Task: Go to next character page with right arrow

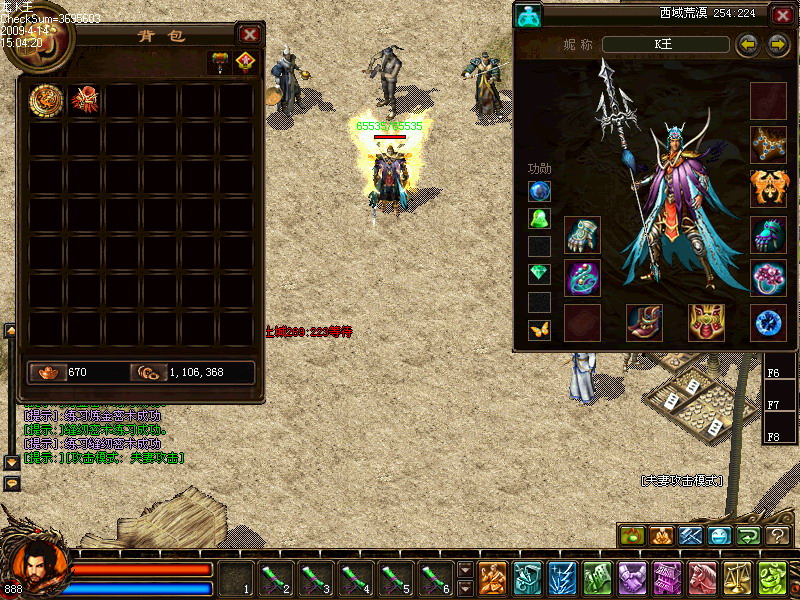Action: 778,45
